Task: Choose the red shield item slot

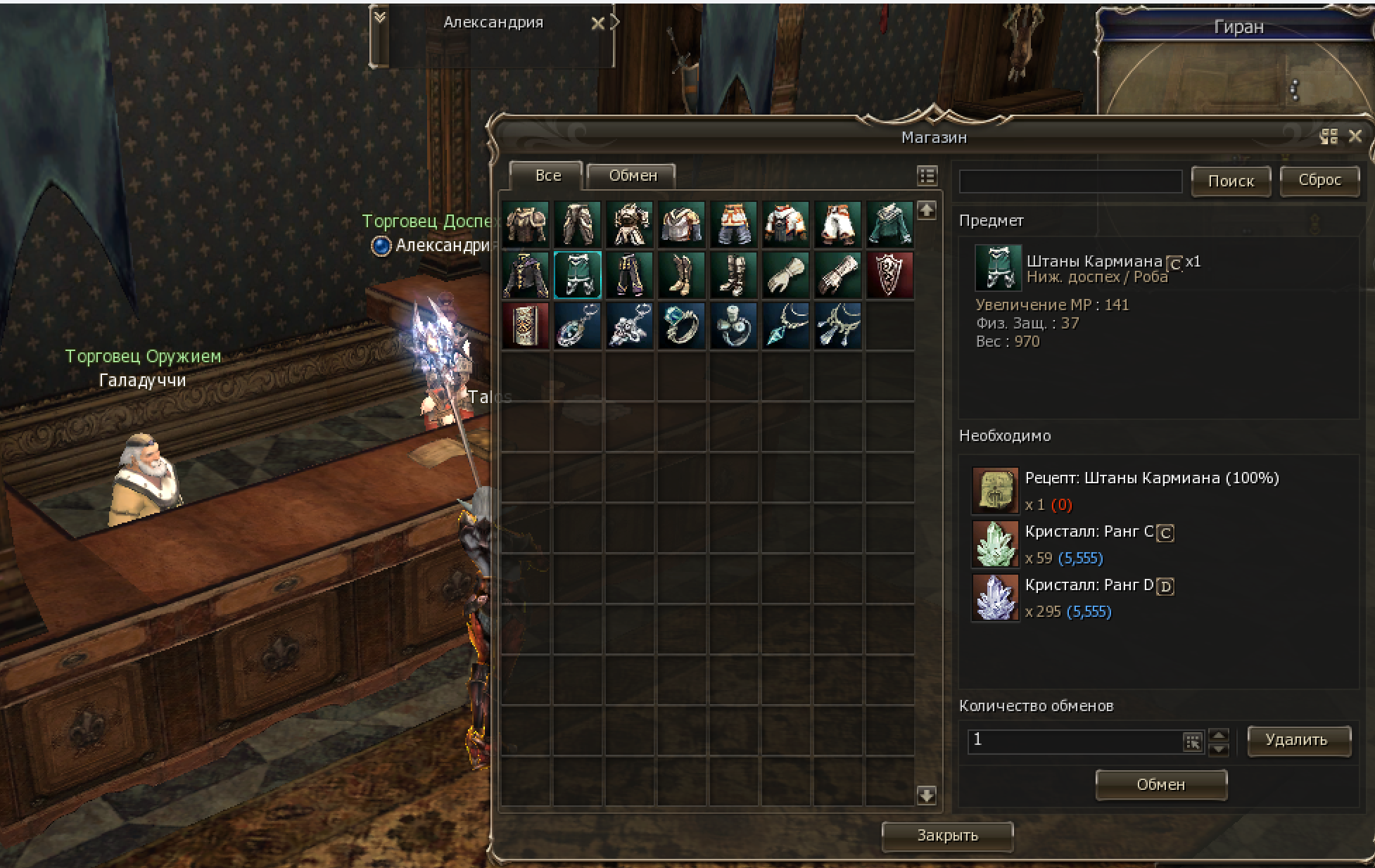Action: click(889, 275)
